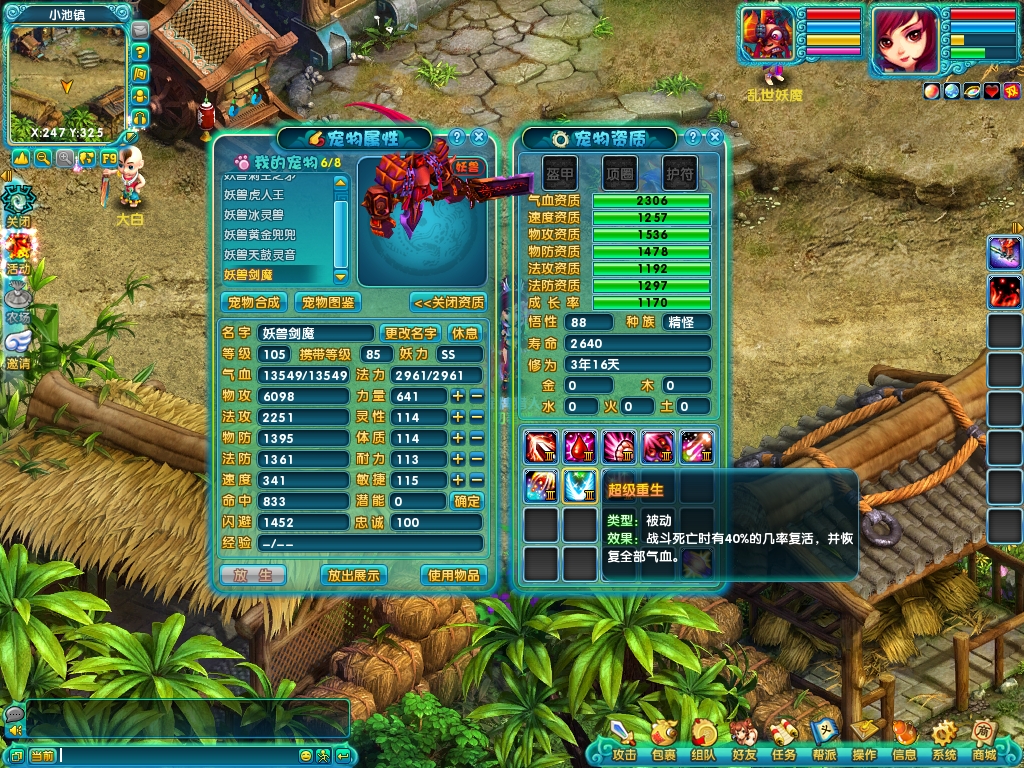Confirm attribute points with 确定
Viewport: 1024px width, 768px height.
point(467,501)
